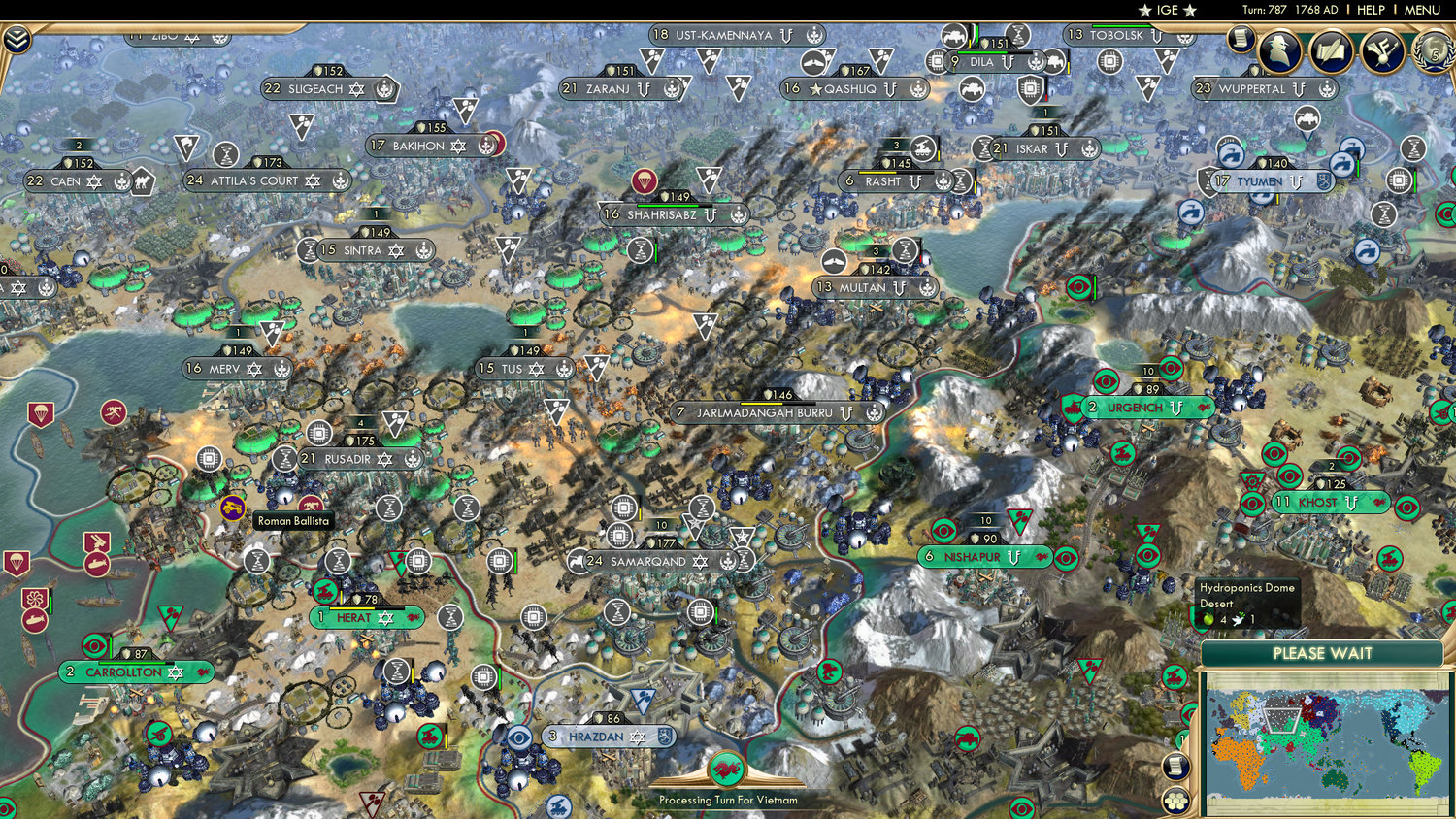Open HELP from the top bar

[x=1372, y=10]
